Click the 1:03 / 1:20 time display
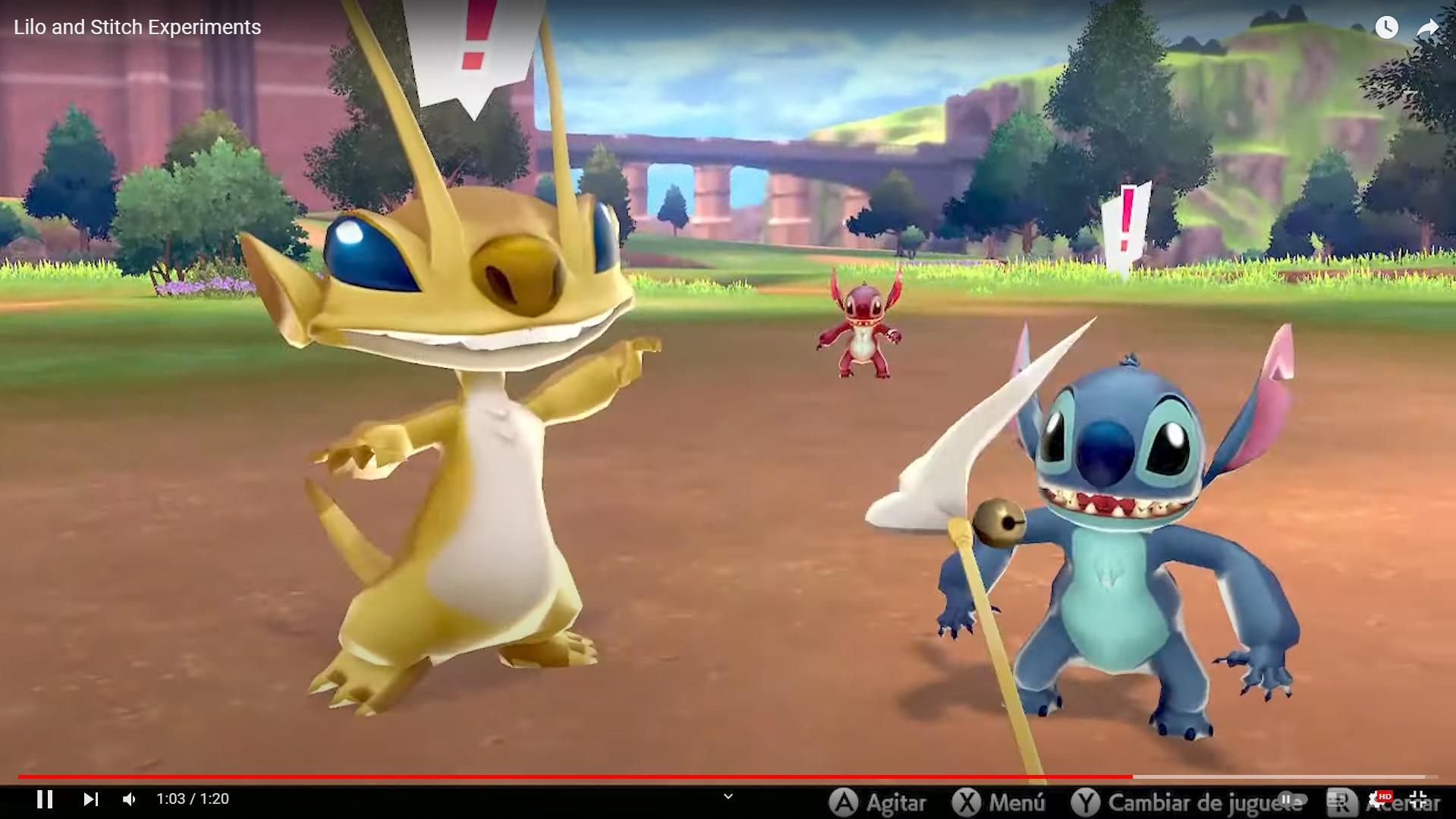The image size is (1456, 819). [x=192, y=799]
